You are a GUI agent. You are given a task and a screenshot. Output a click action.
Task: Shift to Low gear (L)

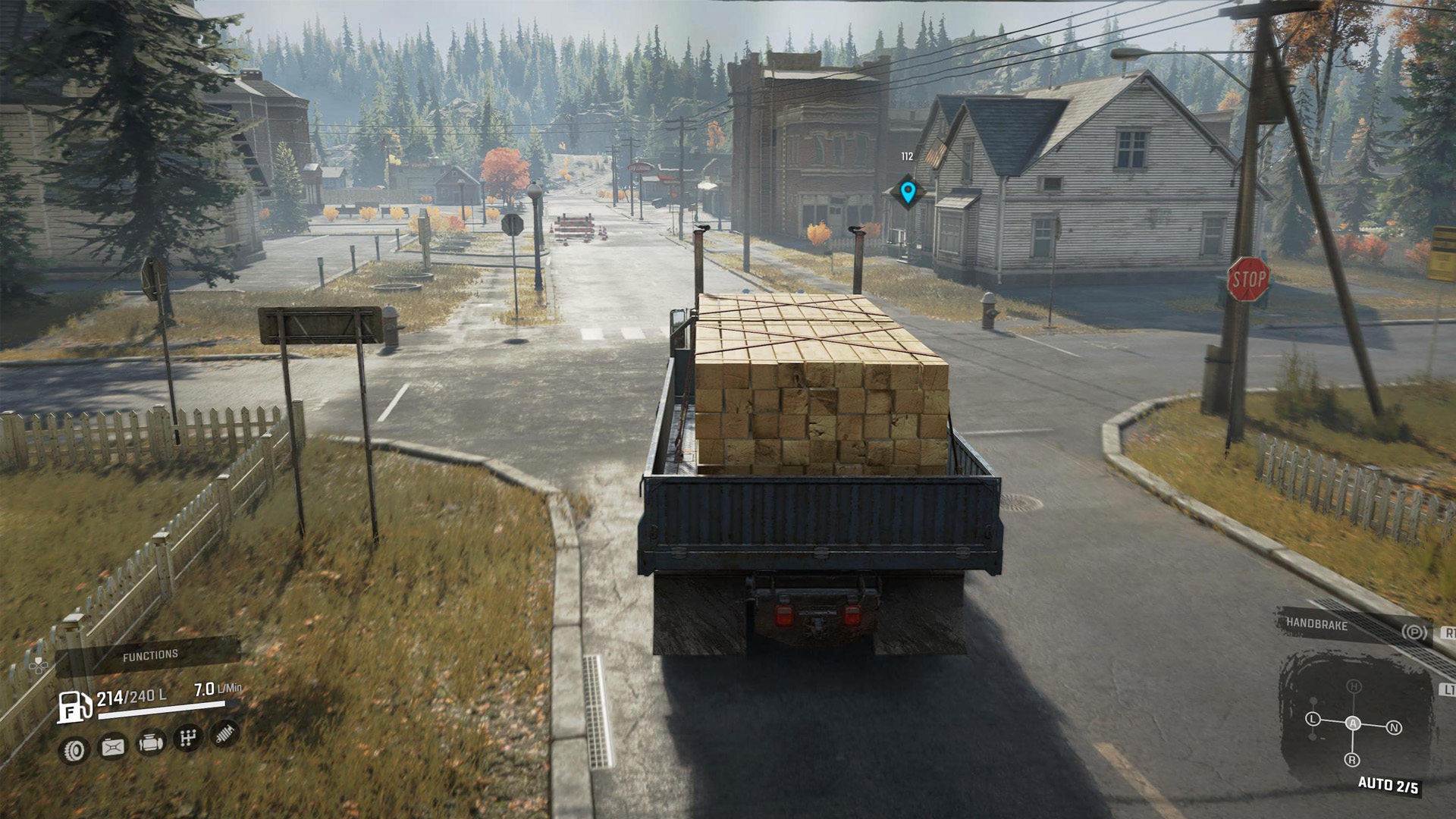(x=1313, y=719)
